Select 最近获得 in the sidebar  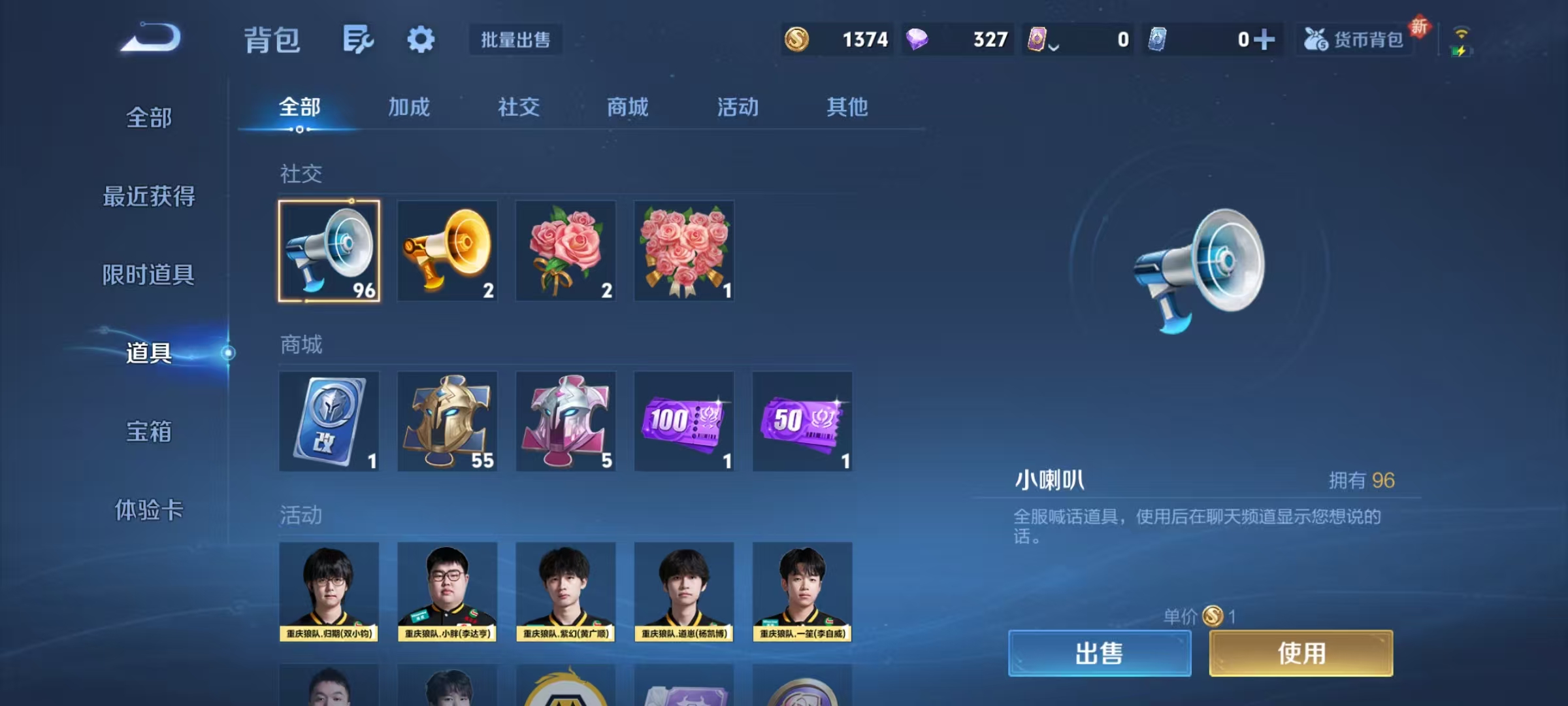(x=149, y=196)
